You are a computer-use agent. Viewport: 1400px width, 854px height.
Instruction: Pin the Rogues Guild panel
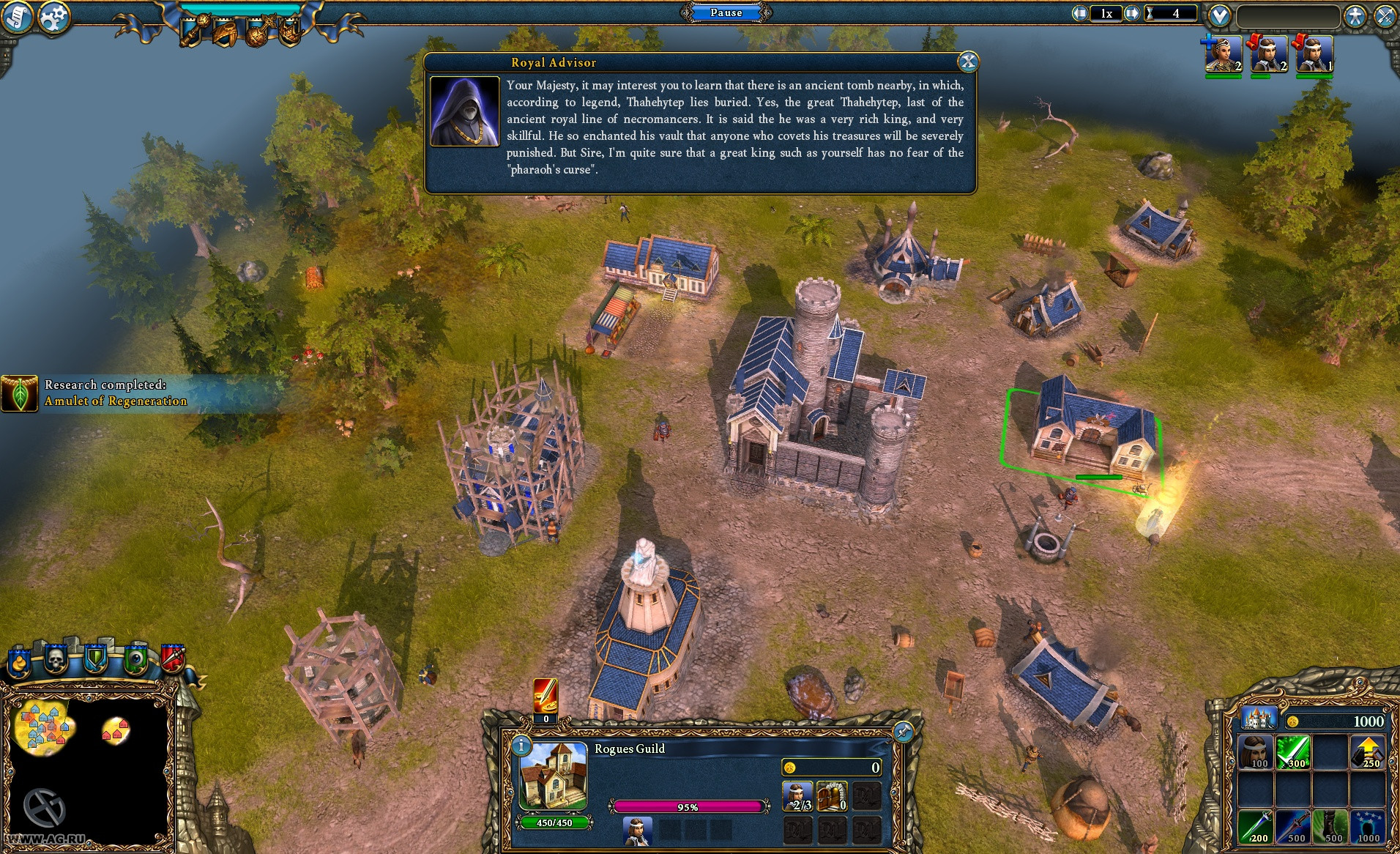click(x=904, y=731)
